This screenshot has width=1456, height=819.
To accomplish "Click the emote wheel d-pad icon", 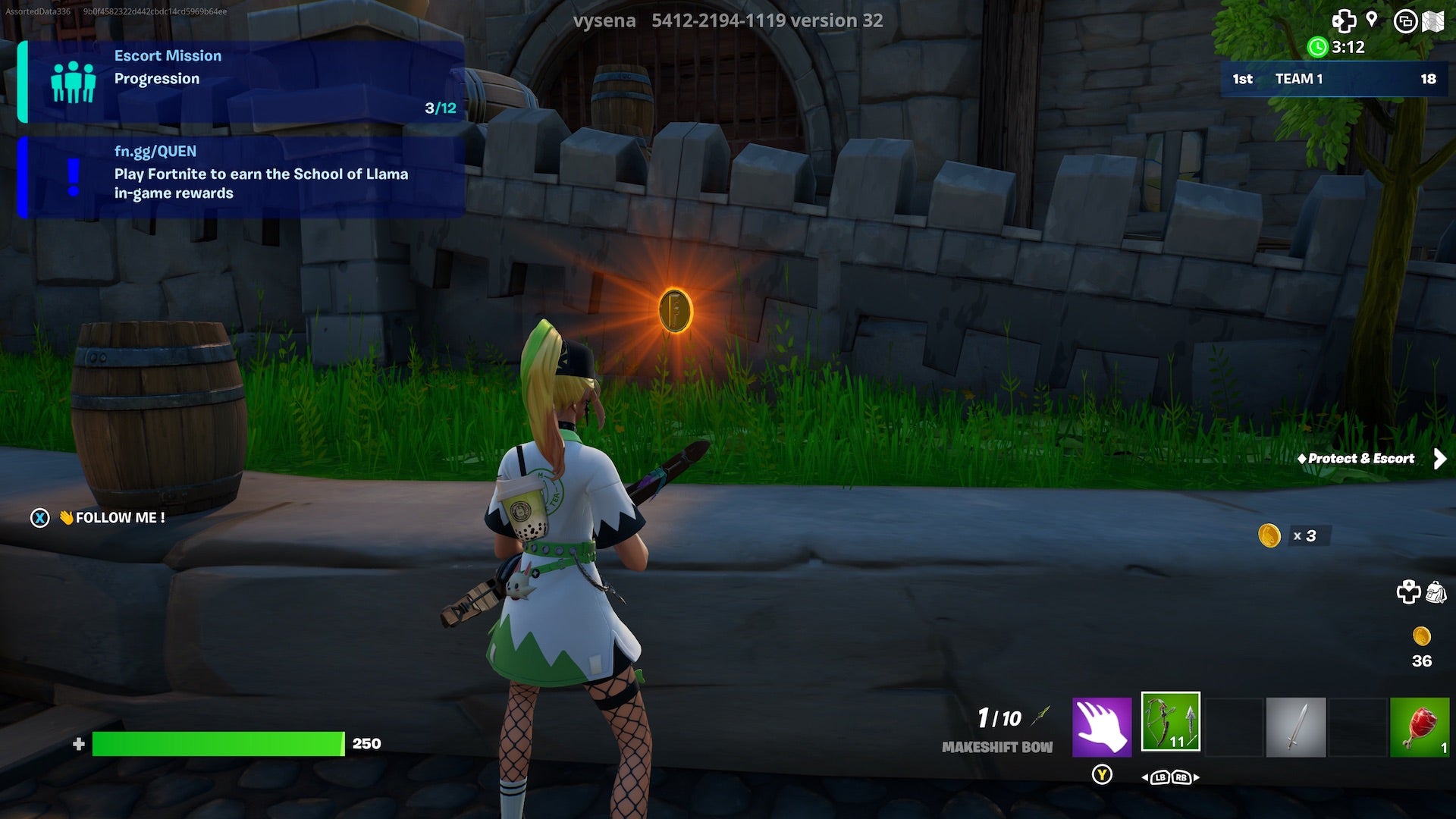I will (1344, 22).
